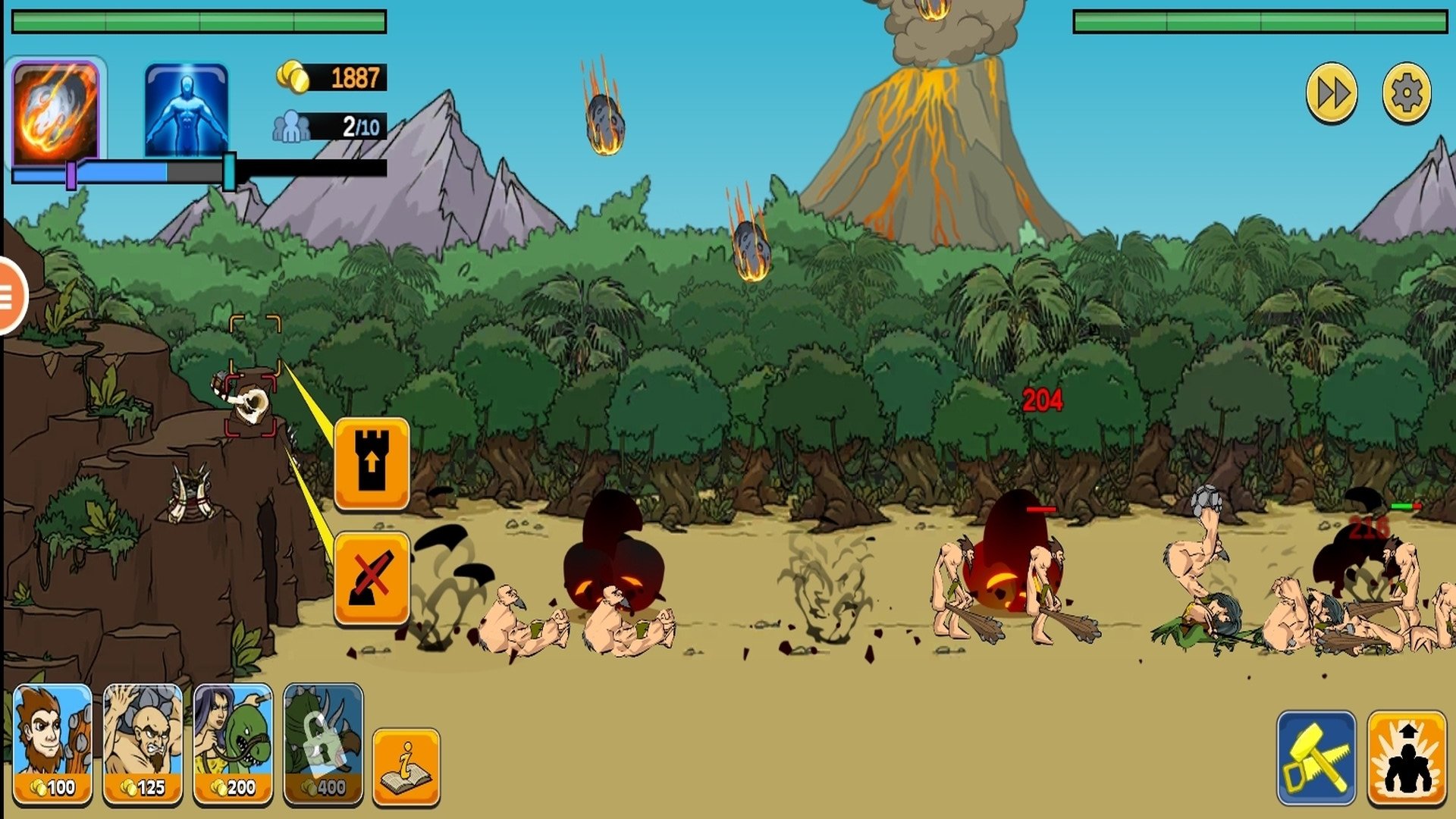The width and height of the screenshot is (1456, 819).
Task: Open the unit info book
Action: click(x=406, y=767)
